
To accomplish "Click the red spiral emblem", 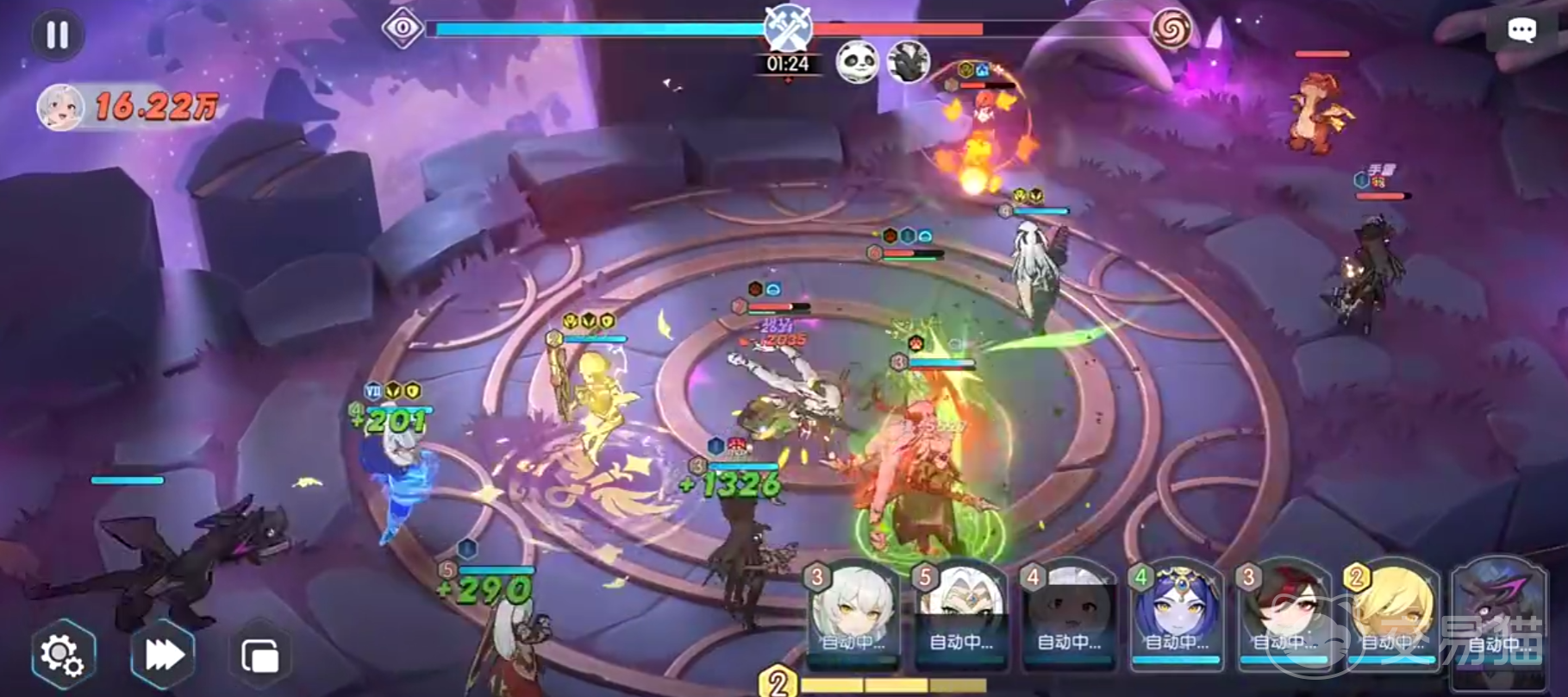I will (1171, 30).
